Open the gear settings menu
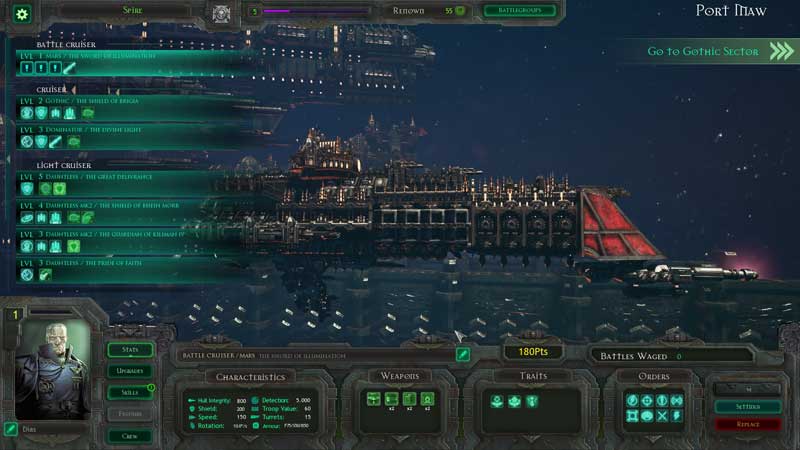This screenshot has width=800, height=450. pos(20,13)
